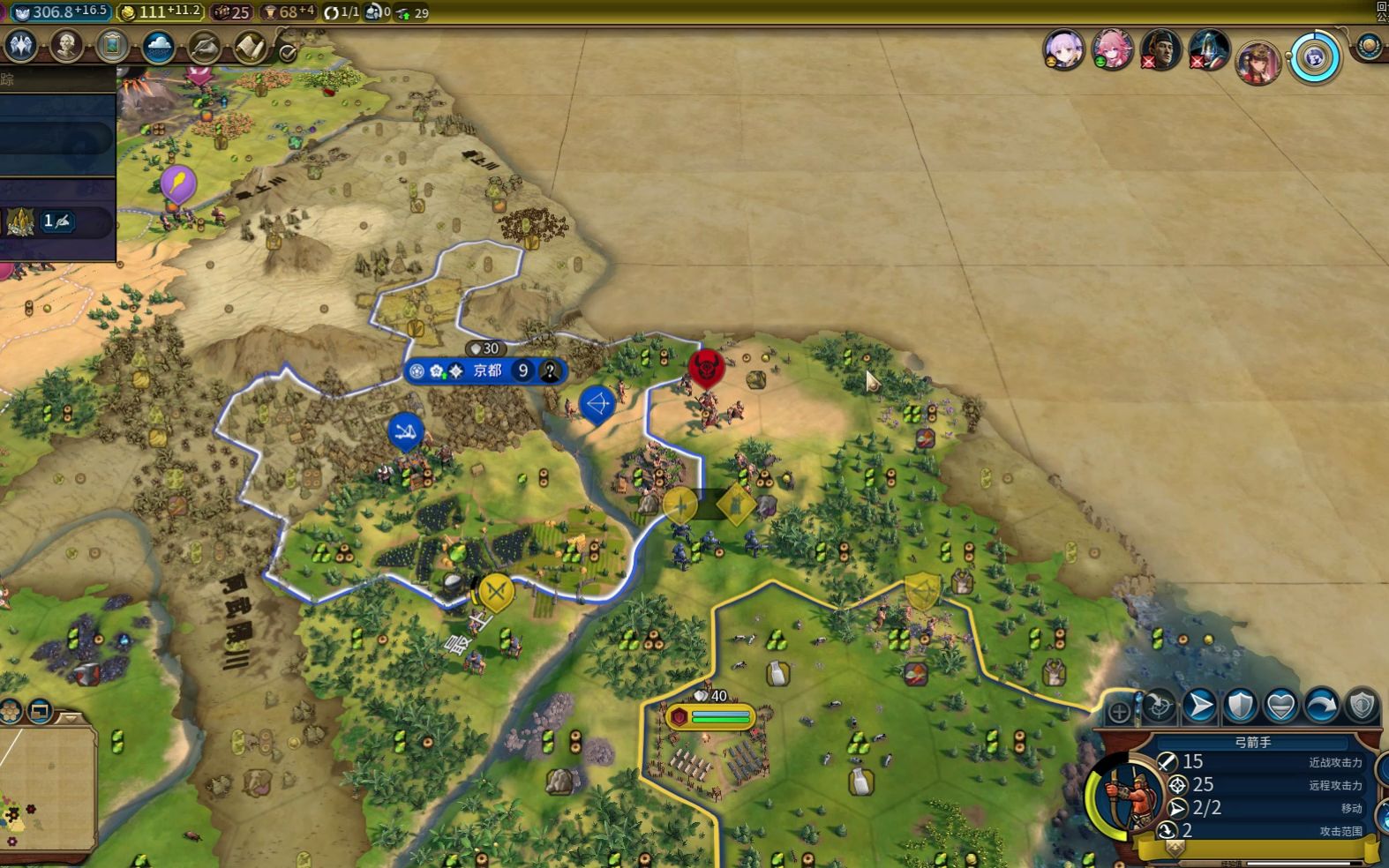Viewport: 1389px width, 868px height.
Task: Select the Move To arrow action
Action: coord(1200,705)
